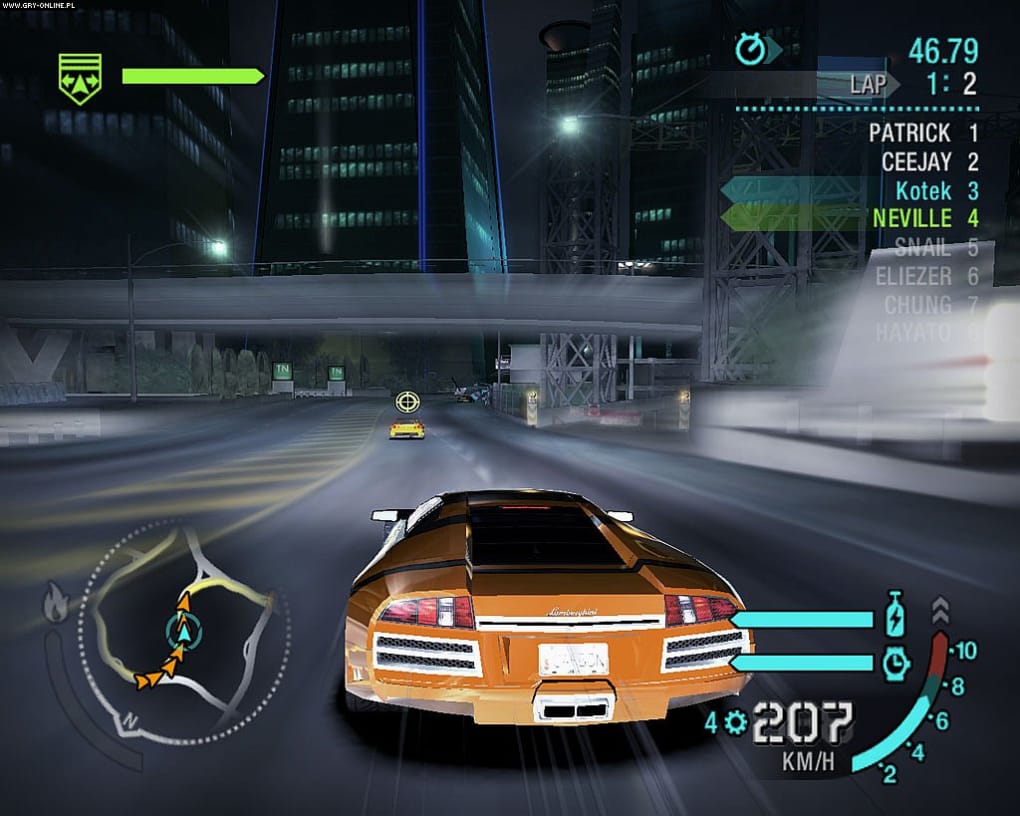Image resolution: width=1020 pixels, height=816 pixels.
Task: Click the crosshair marker over the yellow rival
Action: 406,401
